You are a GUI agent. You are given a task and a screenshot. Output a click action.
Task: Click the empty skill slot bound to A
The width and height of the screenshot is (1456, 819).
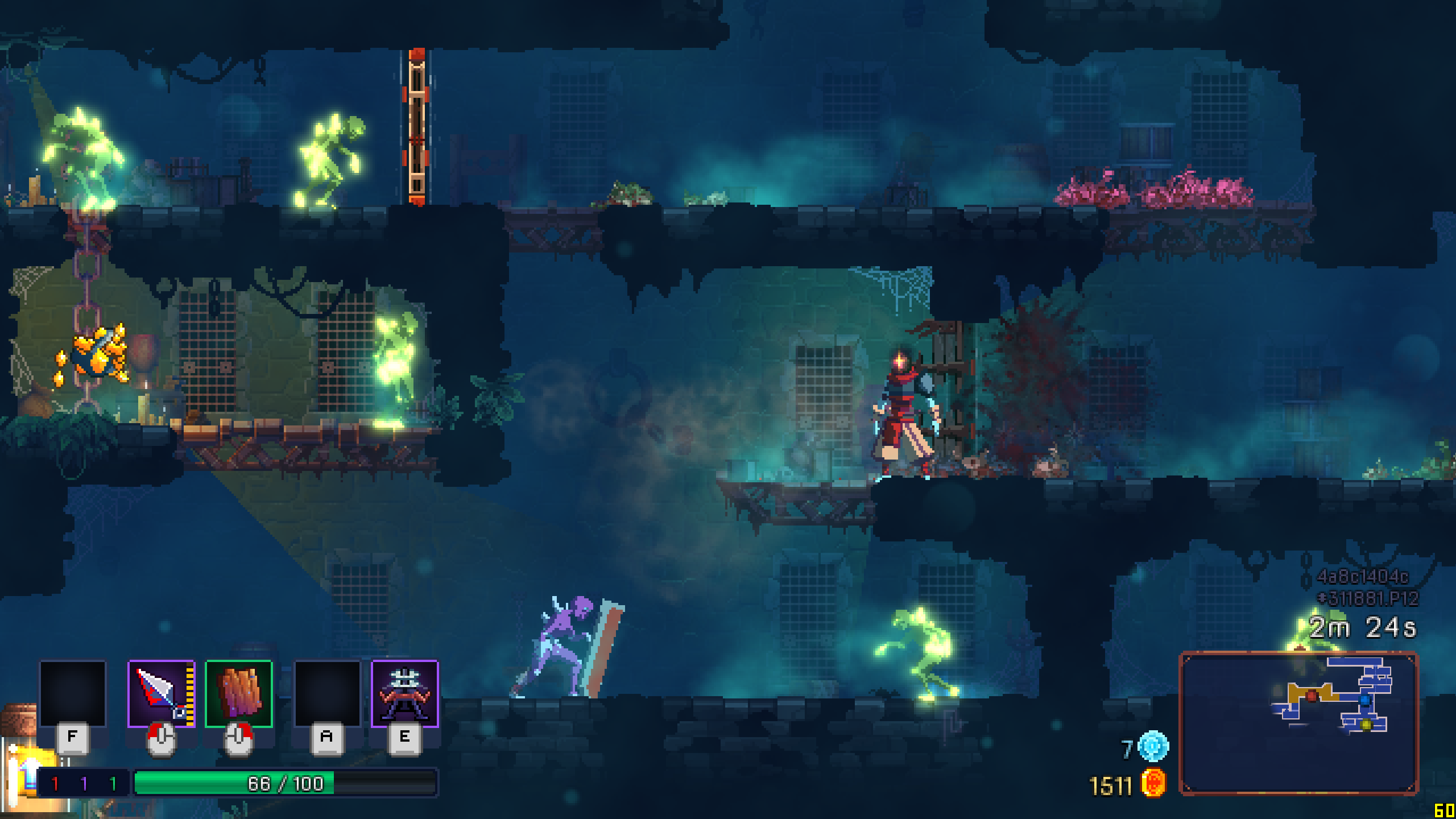click(x=327, y=693)
